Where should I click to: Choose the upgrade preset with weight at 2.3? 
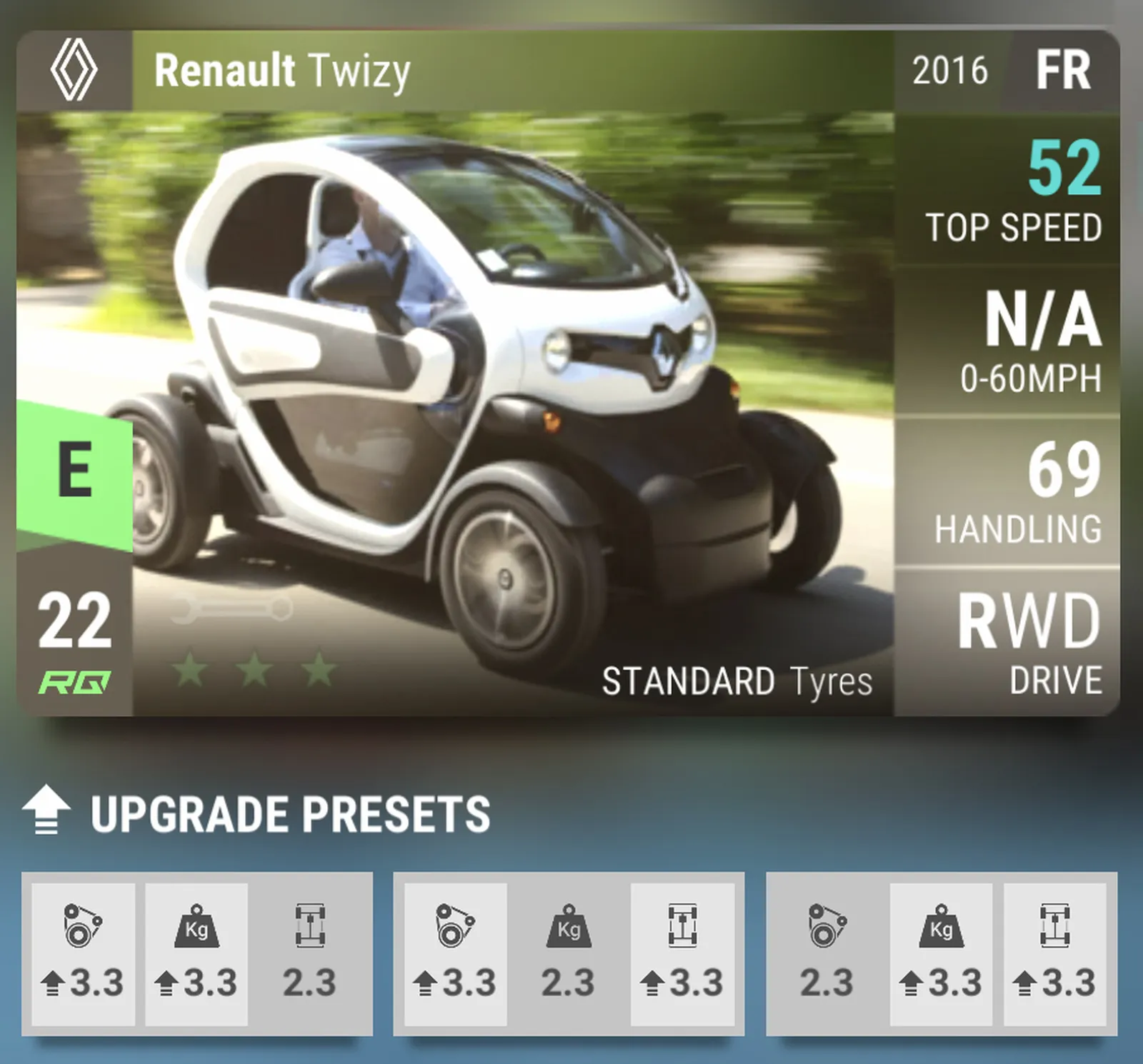pos(569,953)
